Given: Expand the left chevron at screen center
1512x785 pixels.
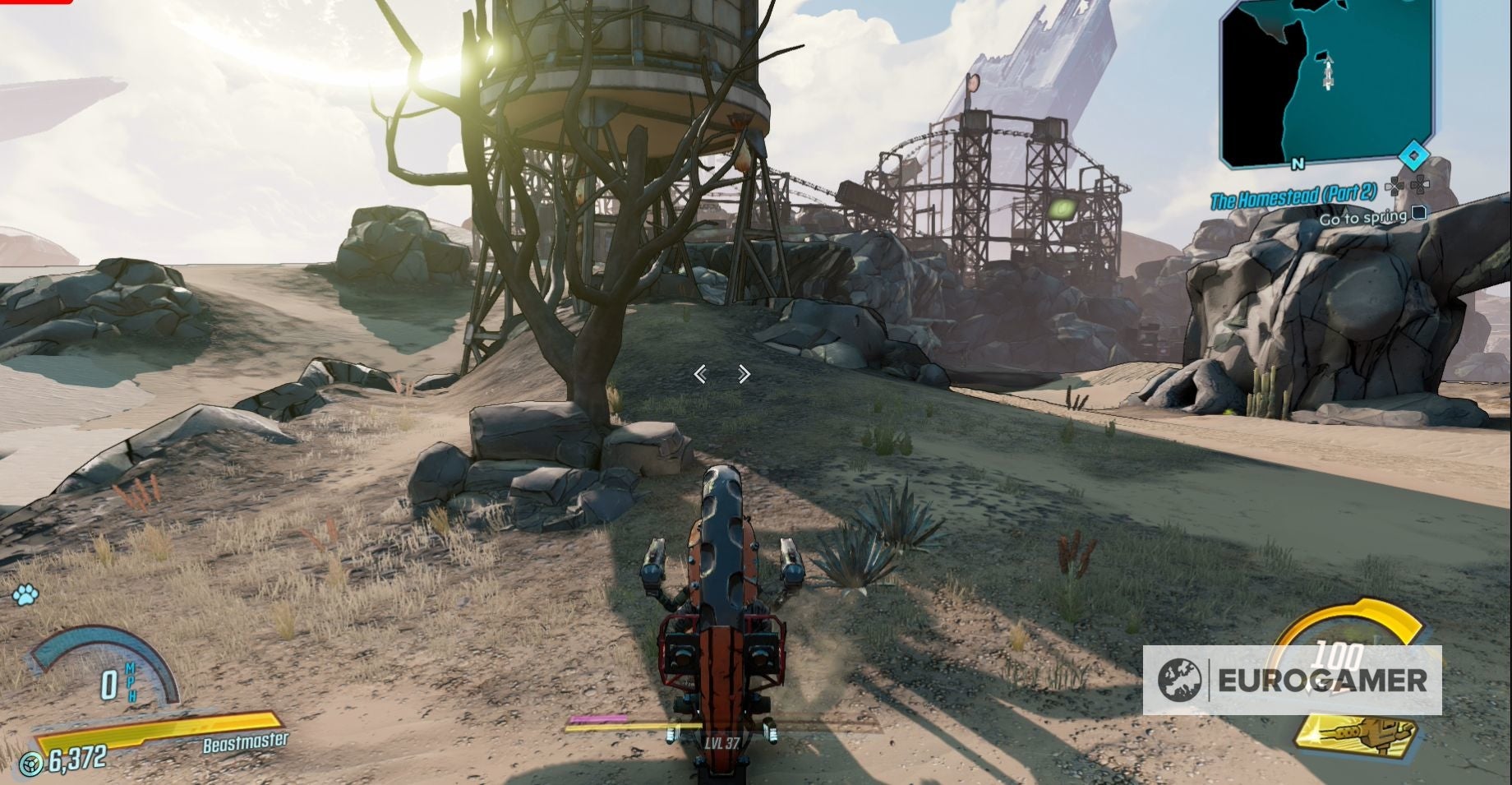Looking at the screenshot, I should [x=700, y=375].
